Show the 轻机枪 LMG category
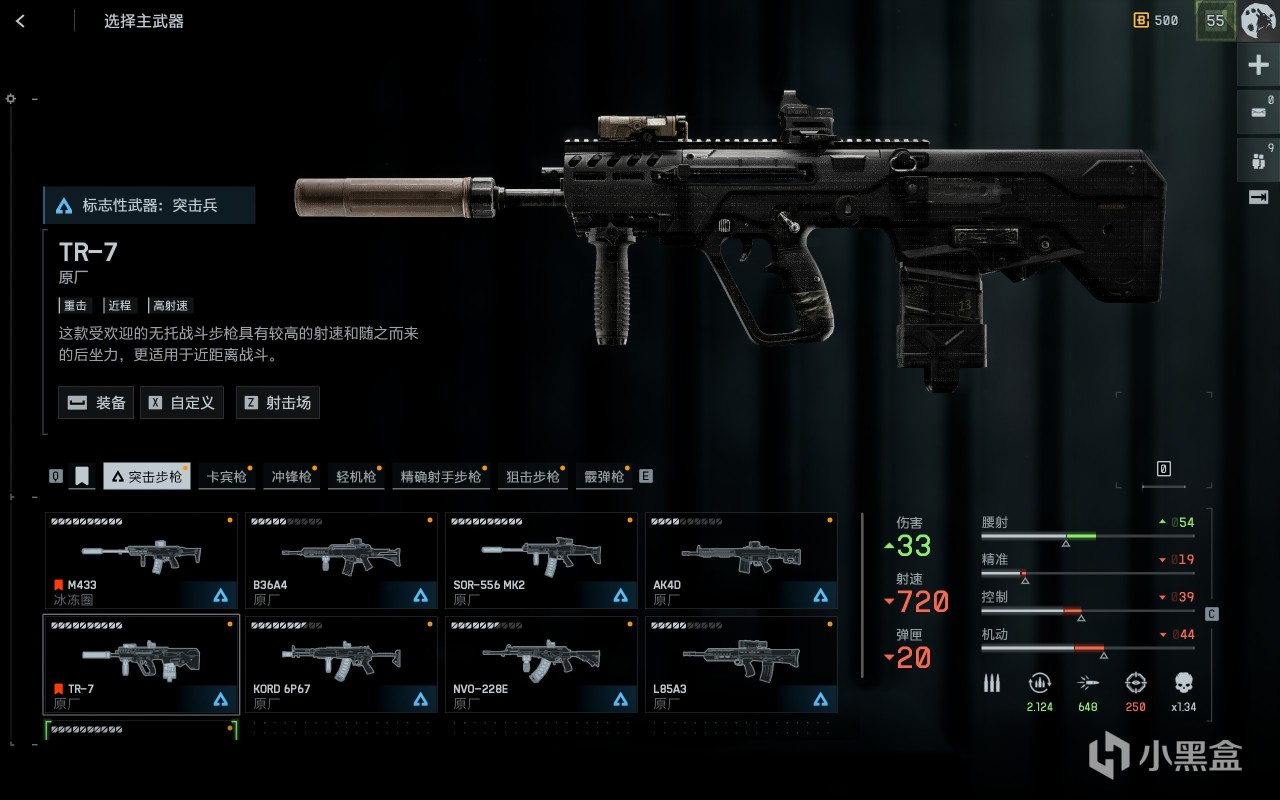Screen dimensions: 1280x800 tap(356, 477)
